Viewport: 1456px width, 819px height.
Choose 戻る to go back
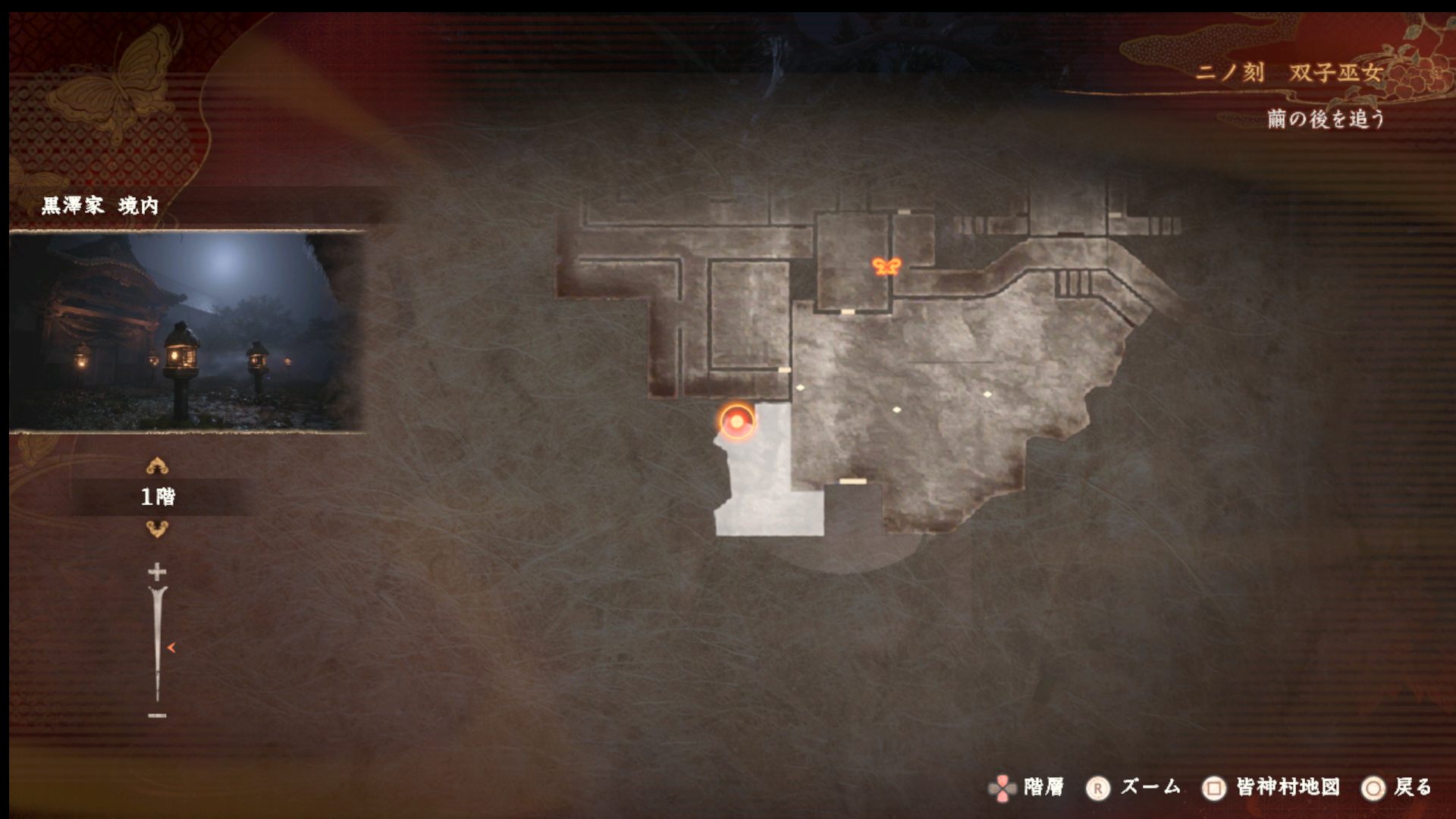[1397, 788]
